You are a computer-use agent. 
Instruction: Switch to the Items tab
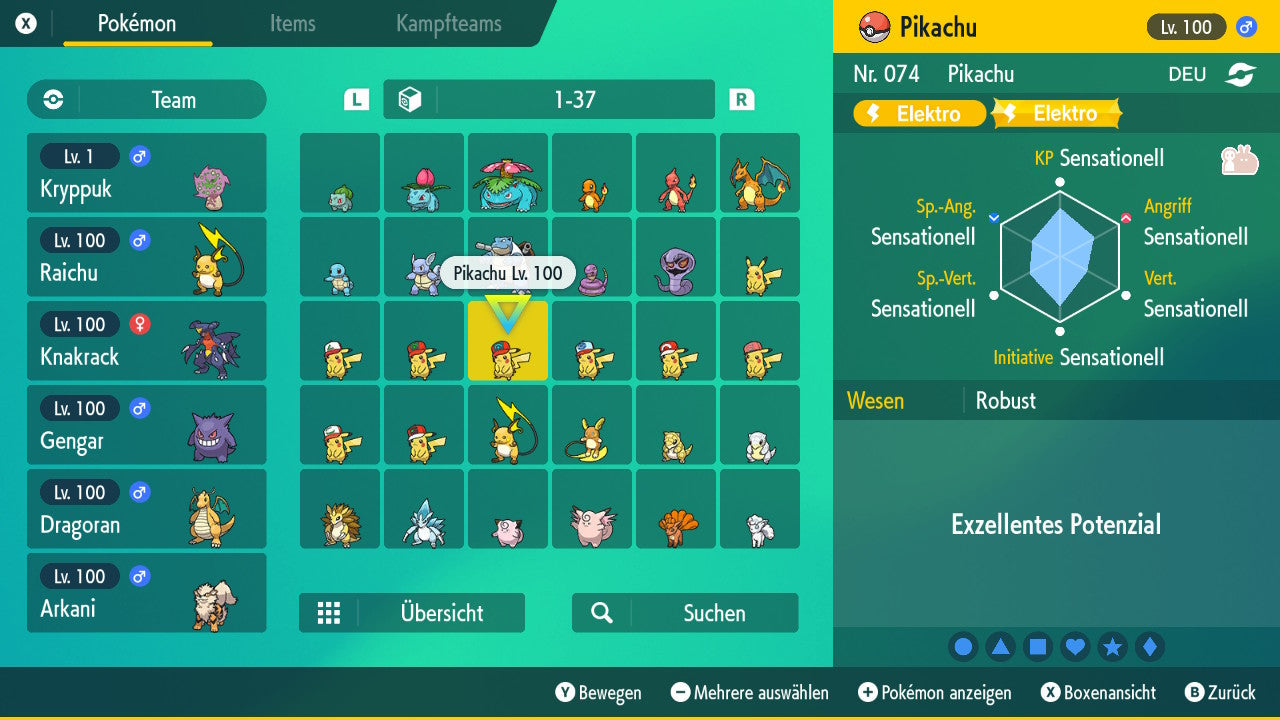tap(292, 25)
